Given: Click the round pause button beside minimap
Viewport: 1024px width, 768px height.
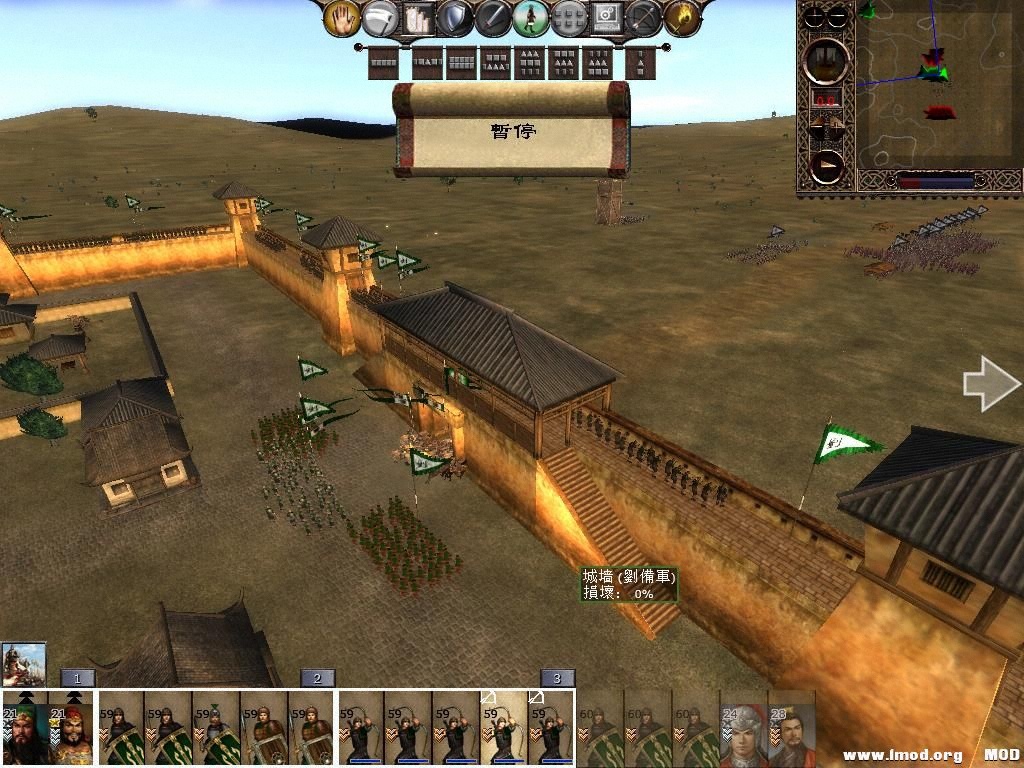Looking at the screenshot, I should pyautogui.click(x=827, y=60).
